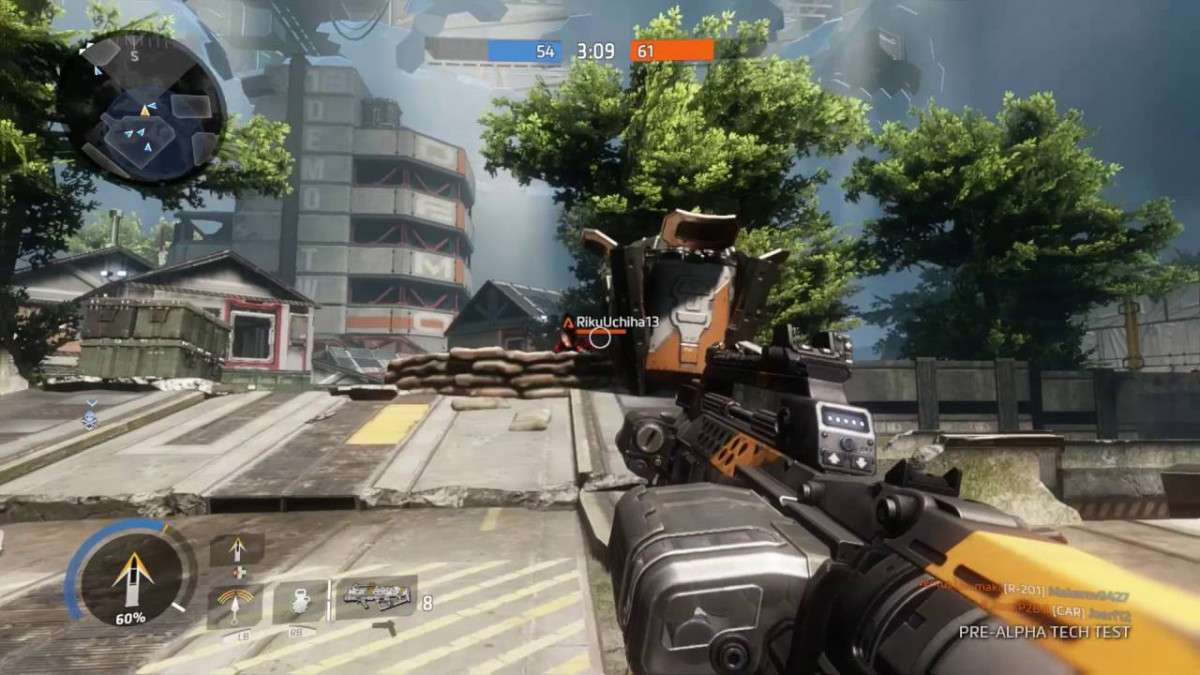This screenshot has width=1200, height=675.
Task: Switch to the pistol sidearm icon
Action: tap(384, 628)
